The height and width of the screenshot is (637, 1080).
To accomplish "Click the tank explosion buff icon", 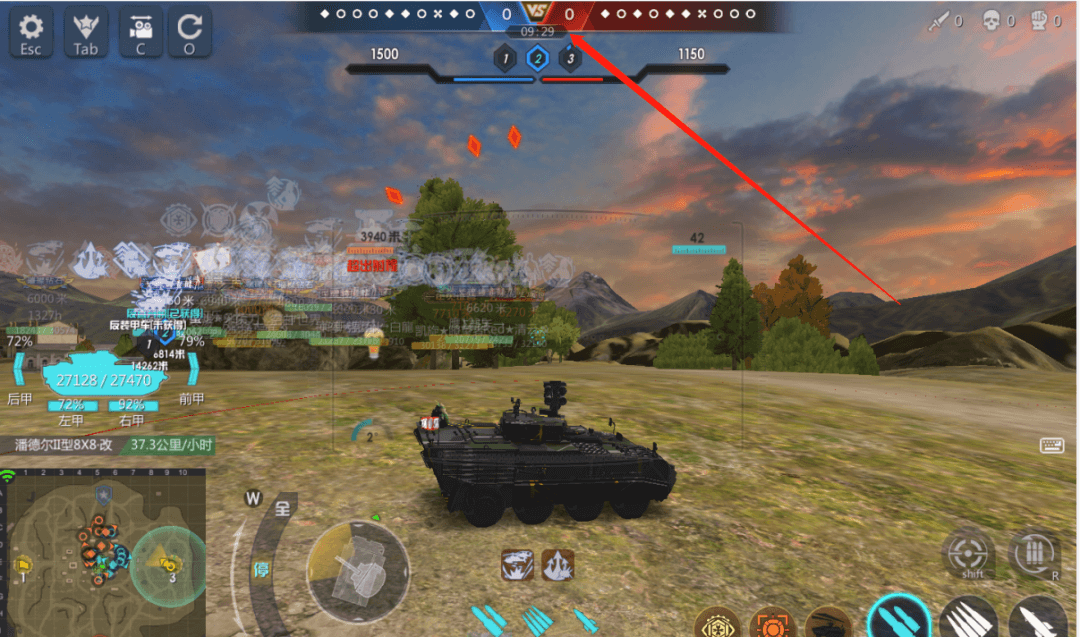I will [x=516, y=565].
